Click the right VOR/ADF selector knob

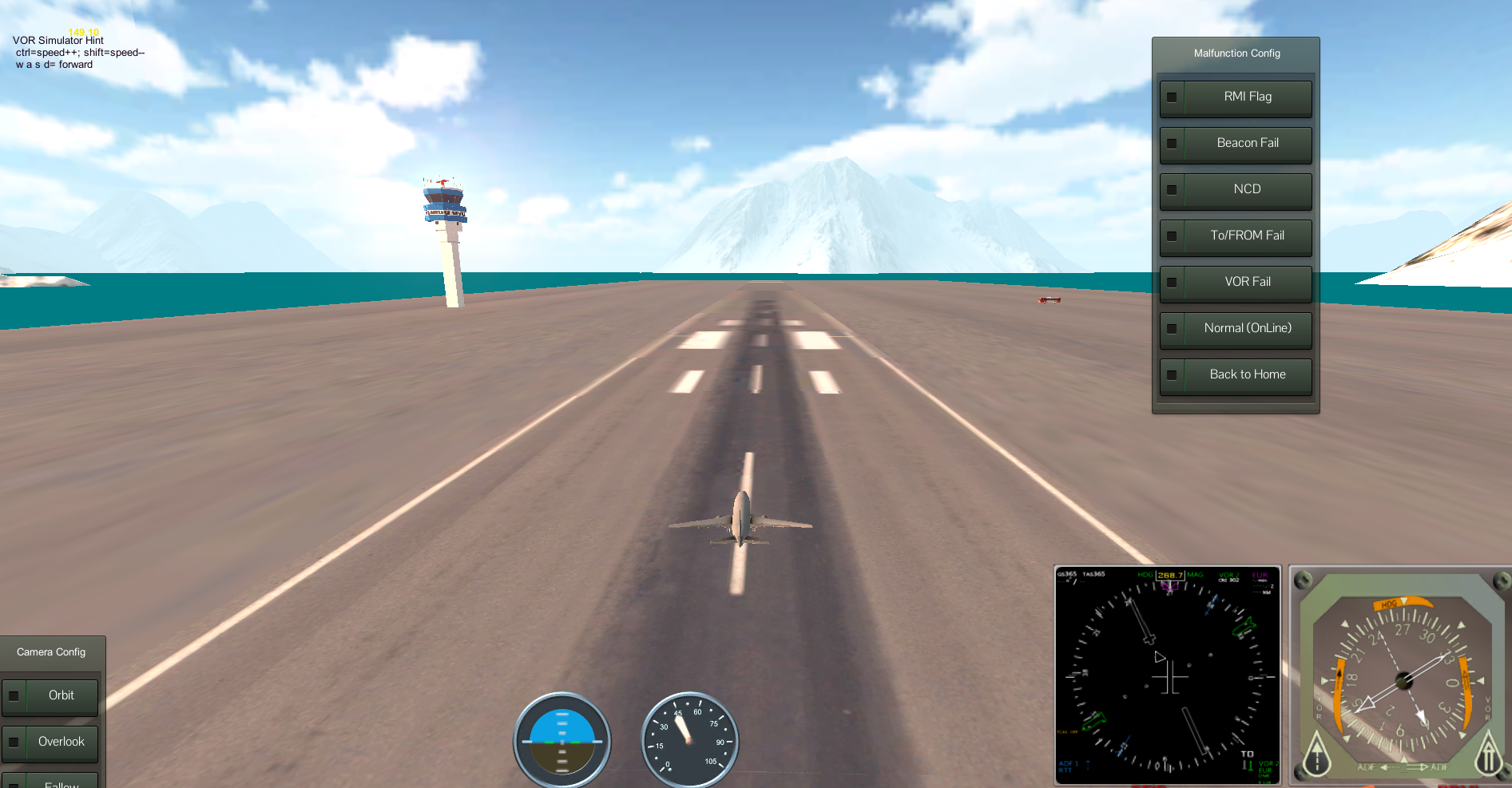[1489, 754]
